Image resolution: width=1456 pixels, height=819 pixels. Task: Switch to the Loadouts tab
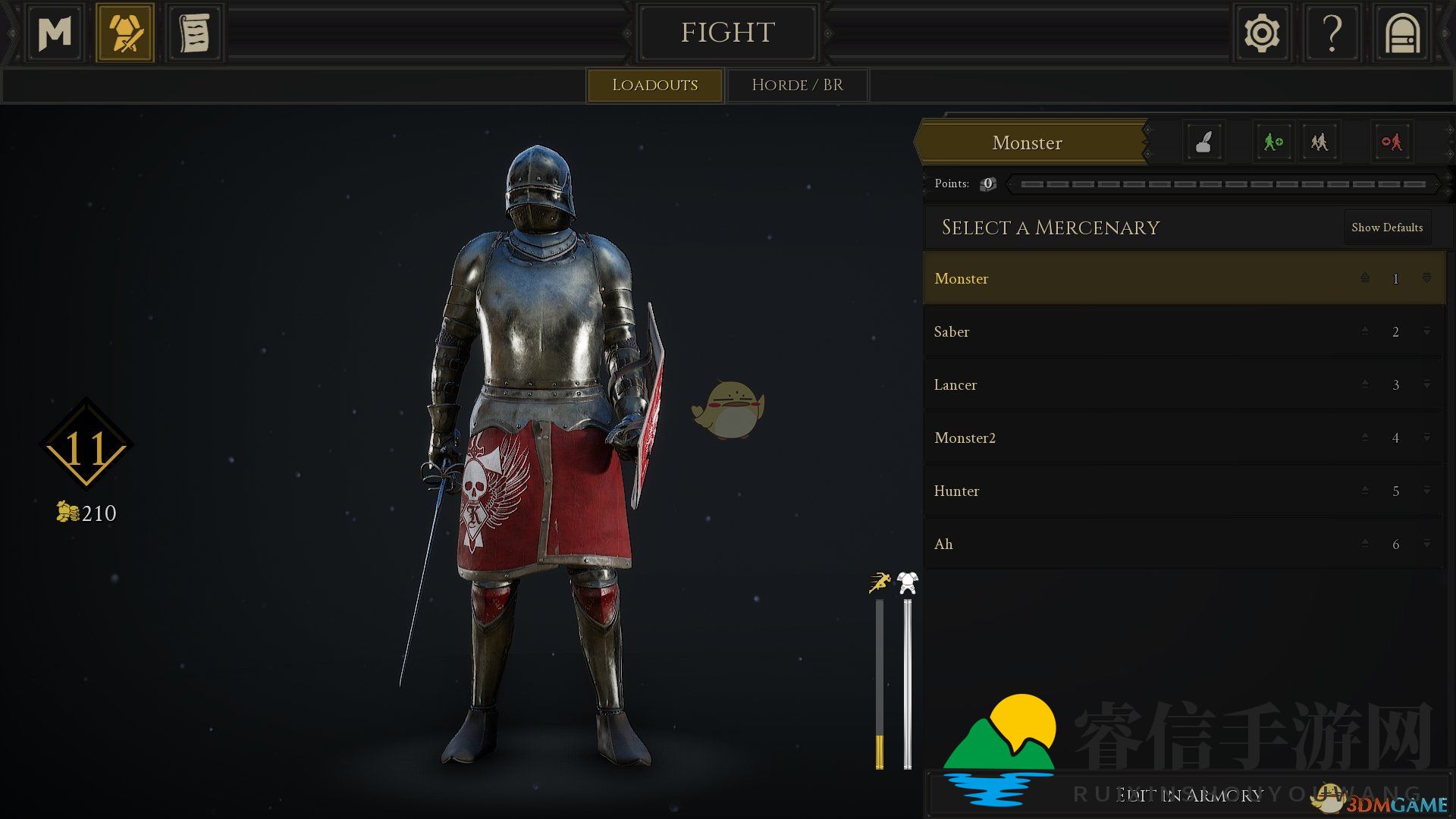click(x=654, y=85)
